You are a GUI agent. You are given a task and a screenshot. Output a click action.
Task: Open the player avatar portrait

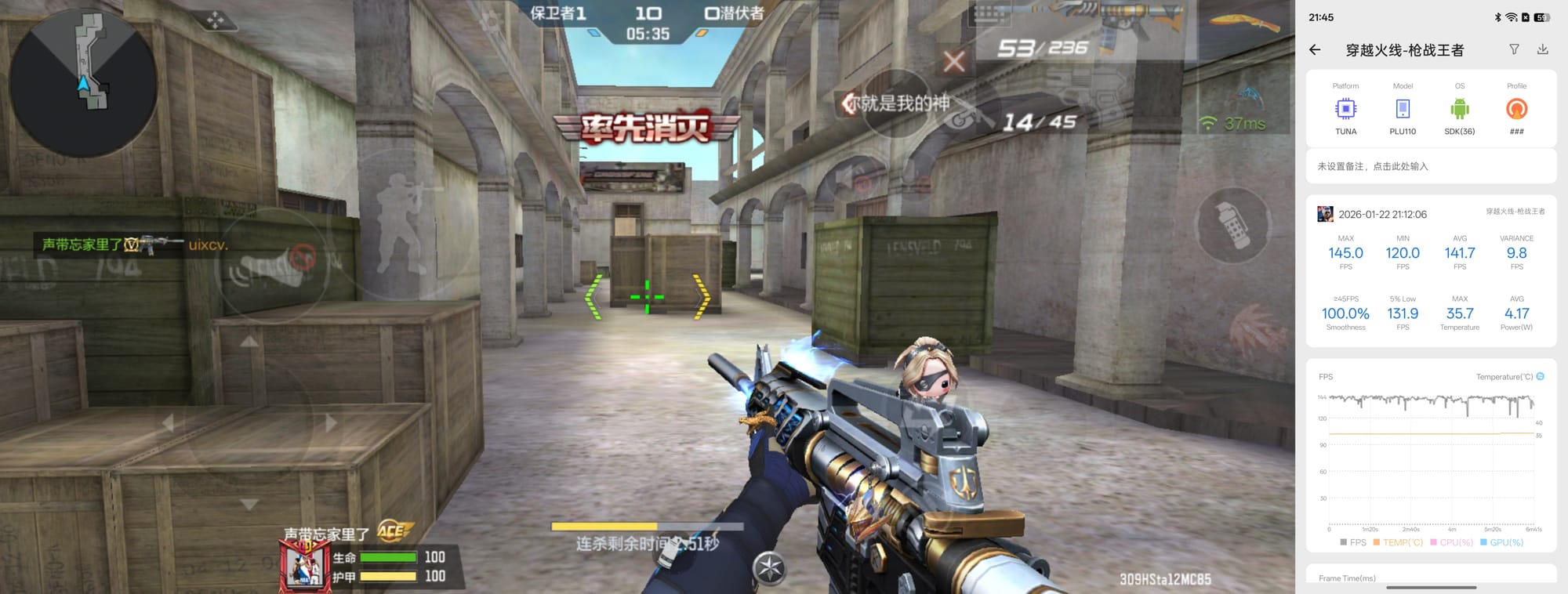pyautogui.click(x=304, y=566)
